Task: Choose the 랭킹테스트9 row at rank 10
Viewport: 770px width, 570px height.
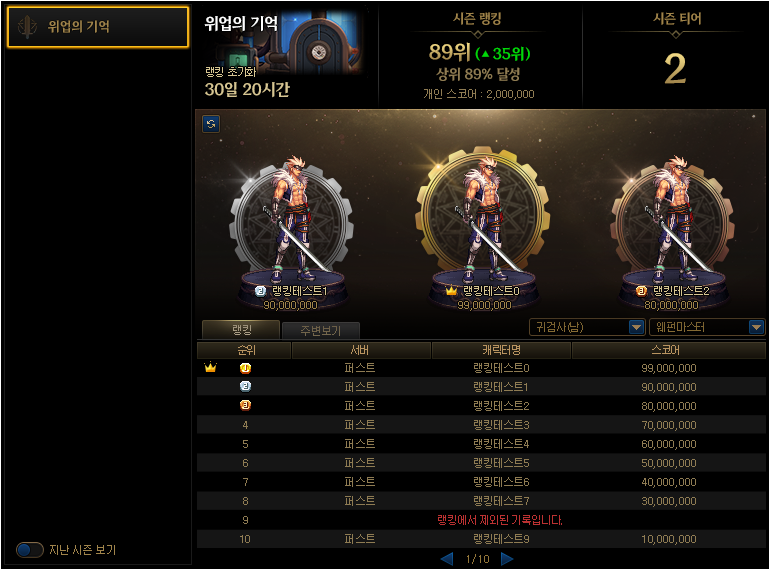Action: tap(481, 539)
